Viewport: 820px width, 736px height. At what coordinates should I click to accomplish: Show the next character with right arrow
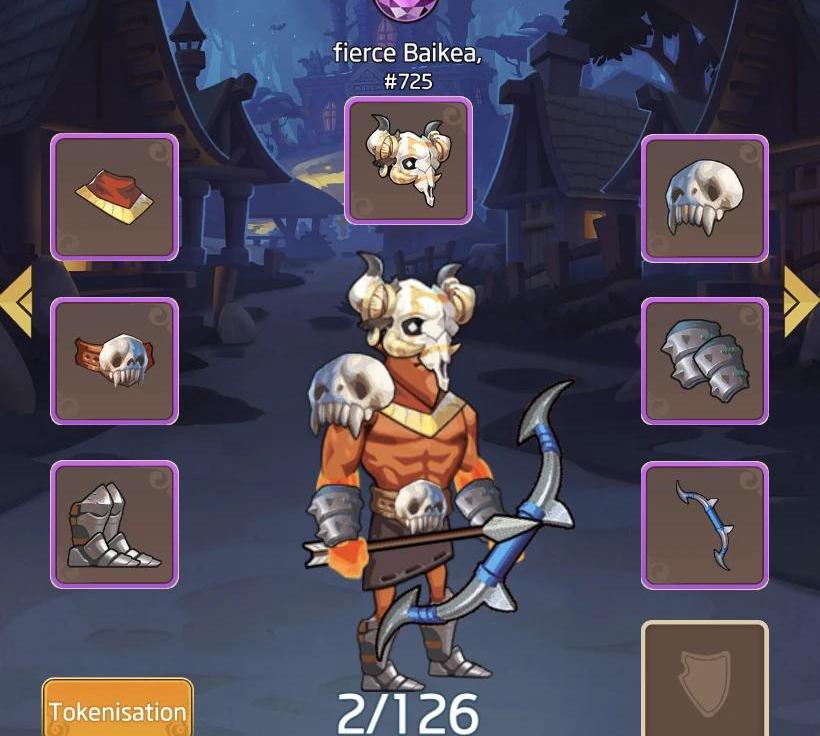801,300
